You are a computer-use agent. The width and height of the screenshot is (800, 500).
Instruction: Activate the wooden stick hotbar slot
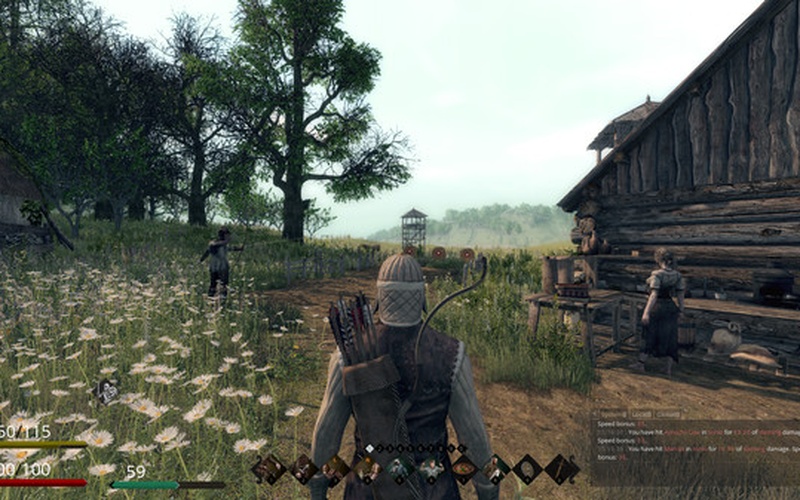click(x=561, y=468)
